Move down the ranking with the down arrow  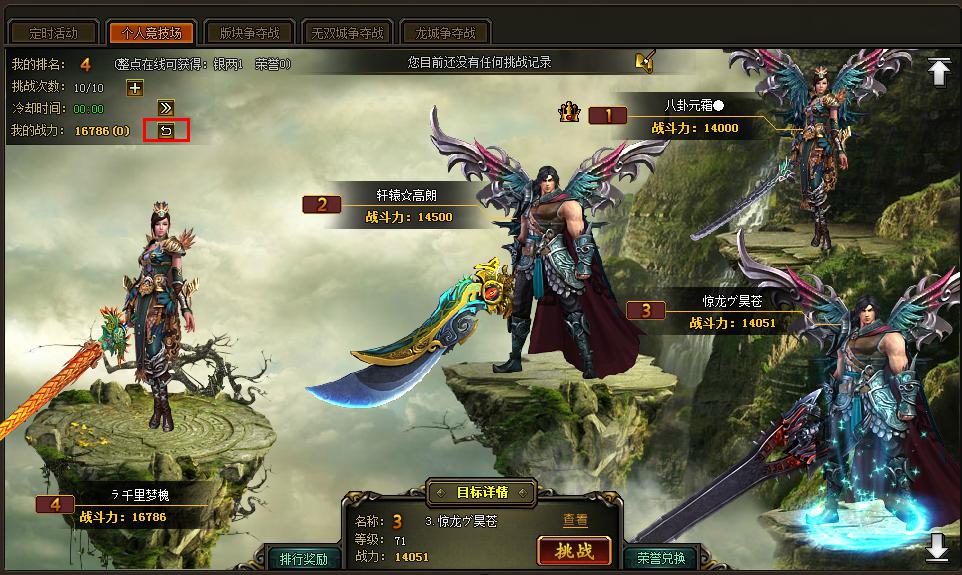(938, 546)
